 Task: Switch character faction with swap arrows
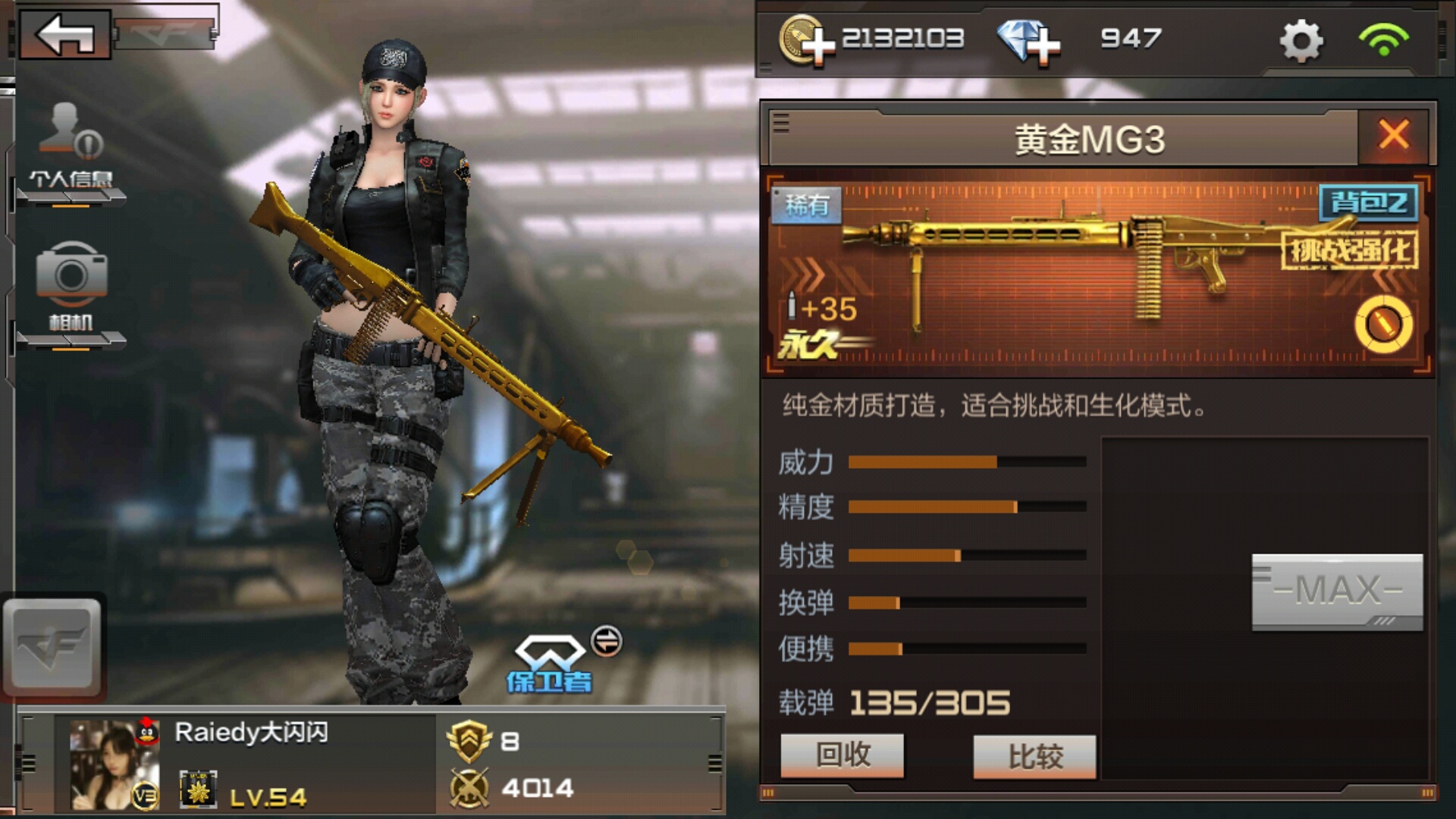[x=606, y=642]
